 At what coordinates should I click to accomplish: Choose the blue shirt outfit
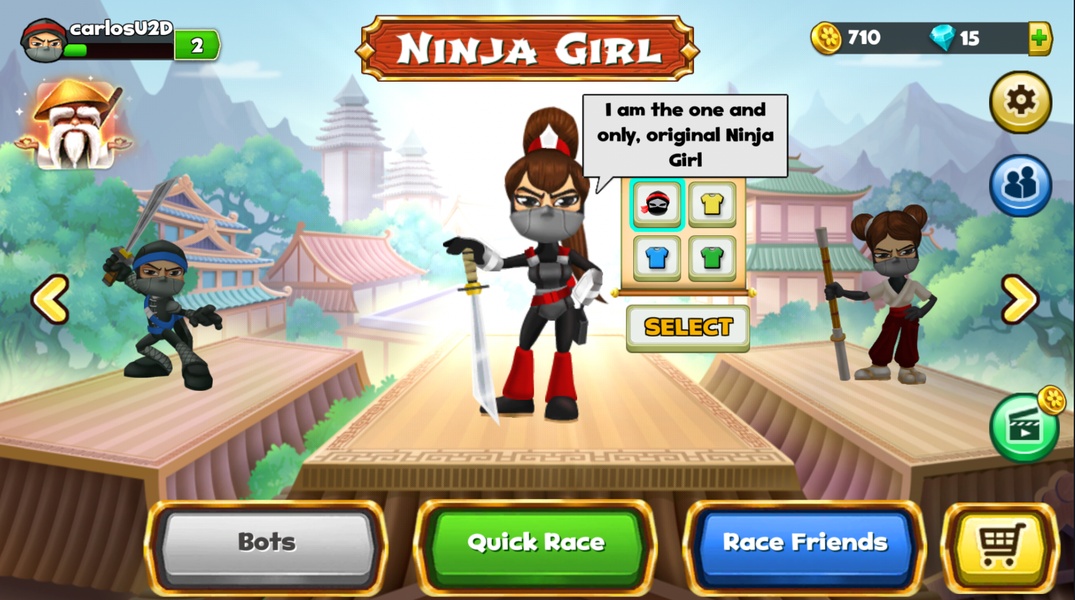(x=657, y=257)
